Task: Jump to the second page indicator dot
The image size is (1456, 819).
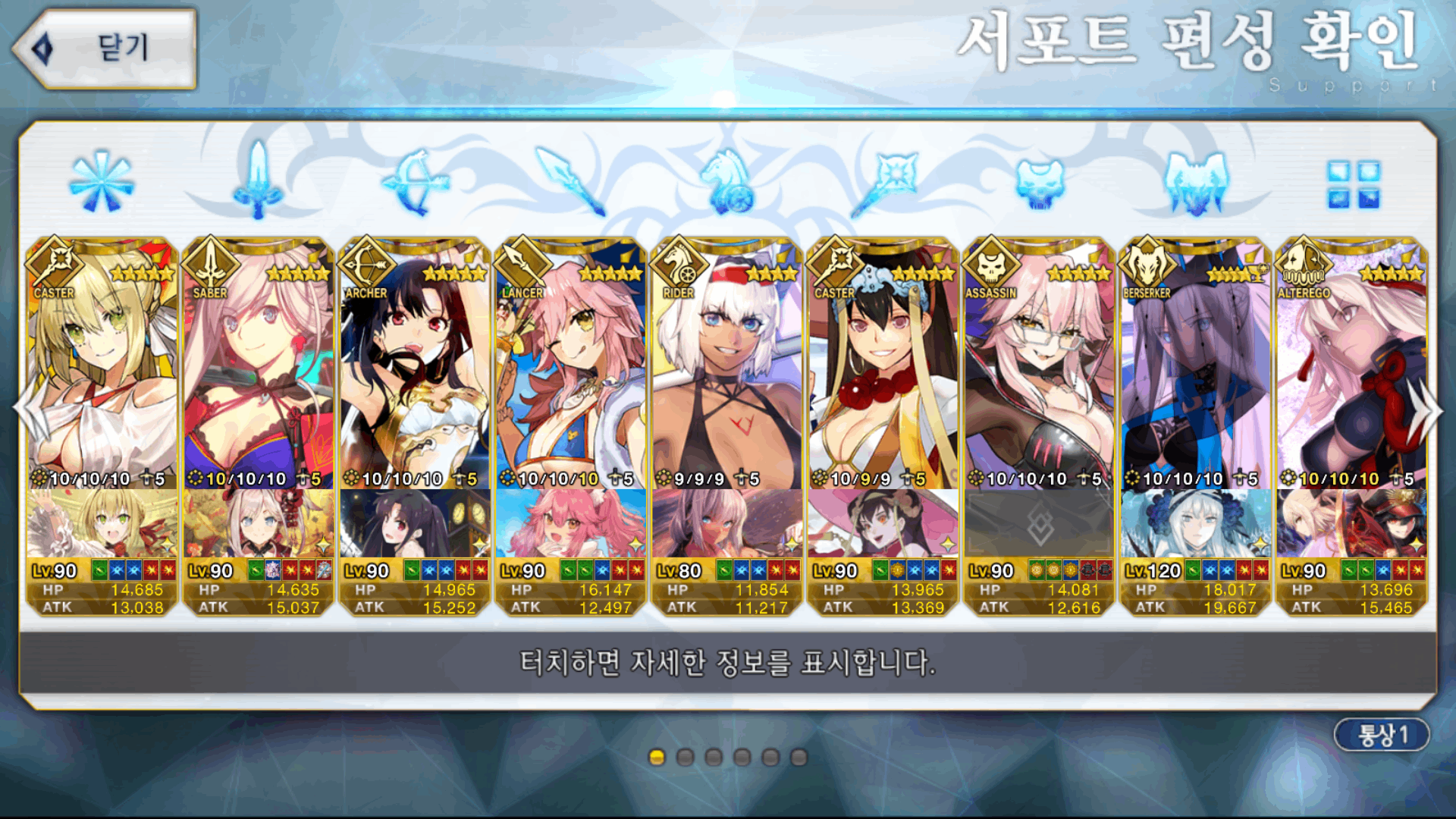Action: (686, 757)
